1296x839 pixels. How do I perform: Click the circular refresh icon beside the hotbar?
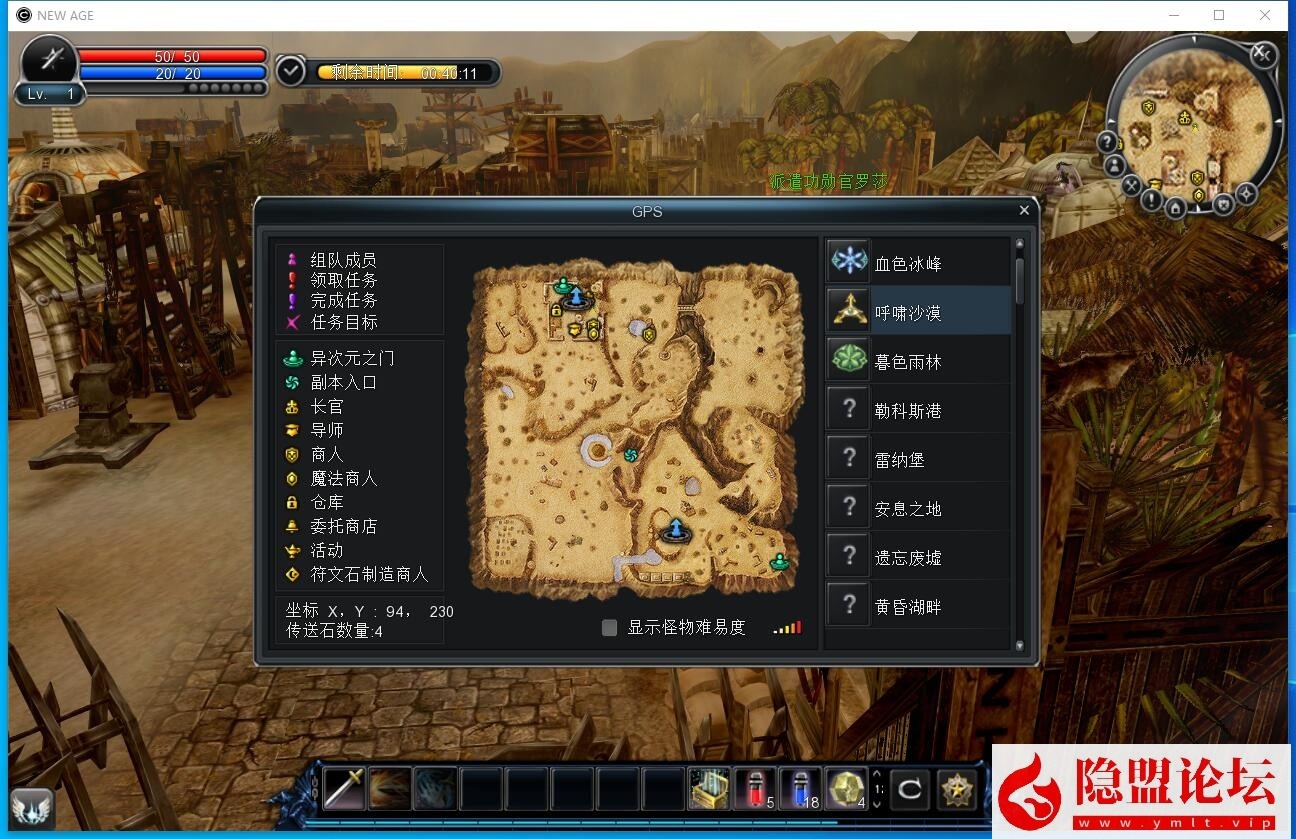[x=912, y=789]
